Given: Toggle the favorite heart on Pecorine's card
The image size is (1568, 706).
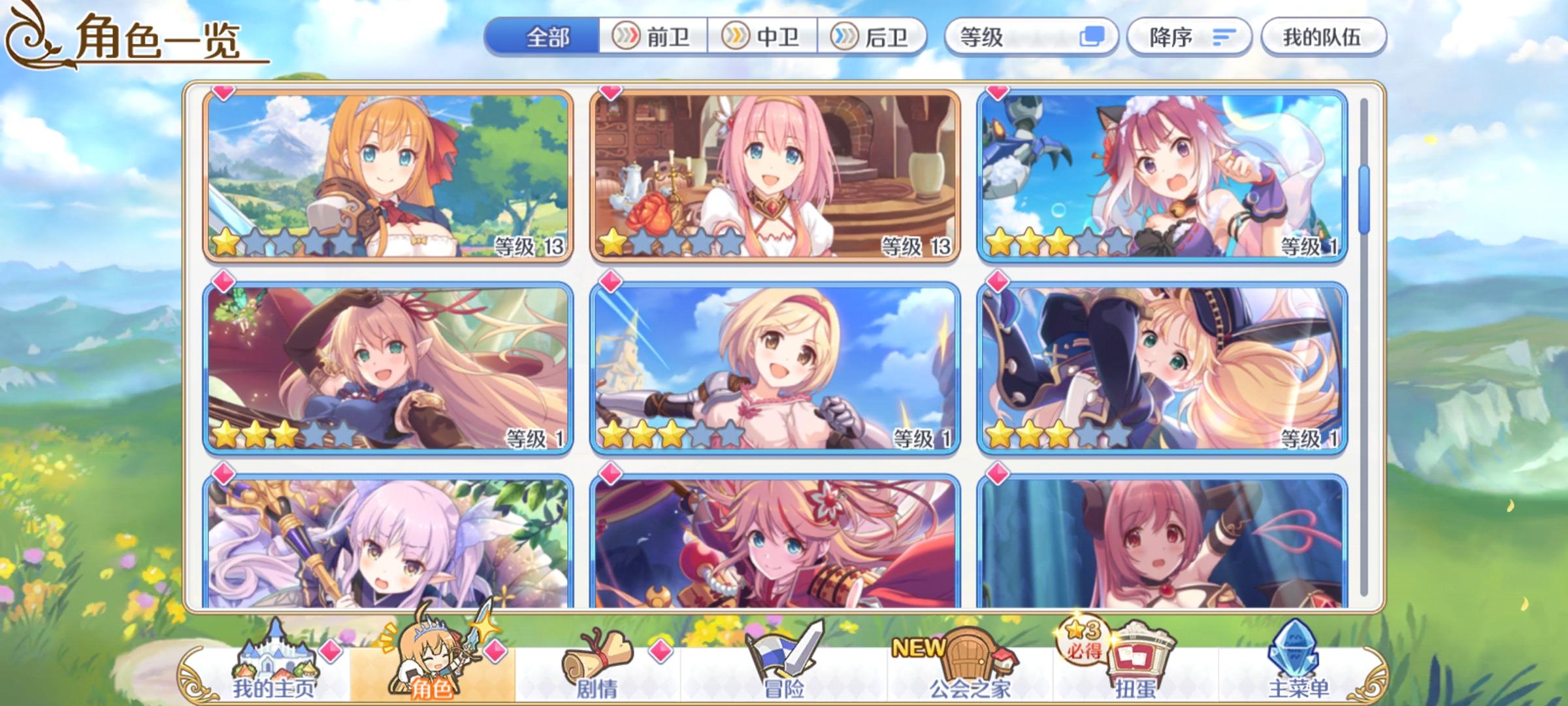Looking at the screenshot, I should pyautogui.click(x=222, y=93).
